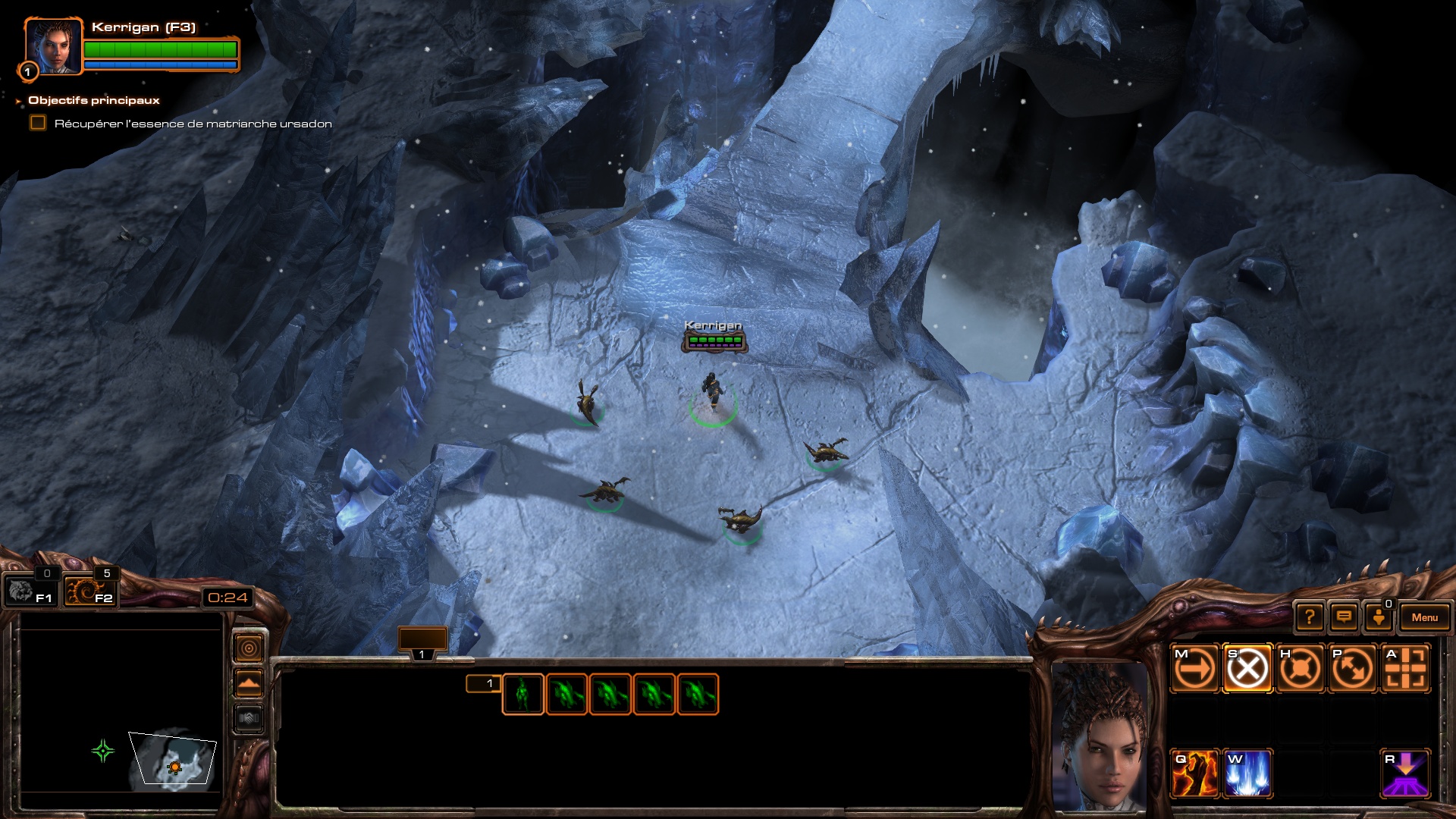Open the game Menu
The image size is (1456, 819).
1424,617
